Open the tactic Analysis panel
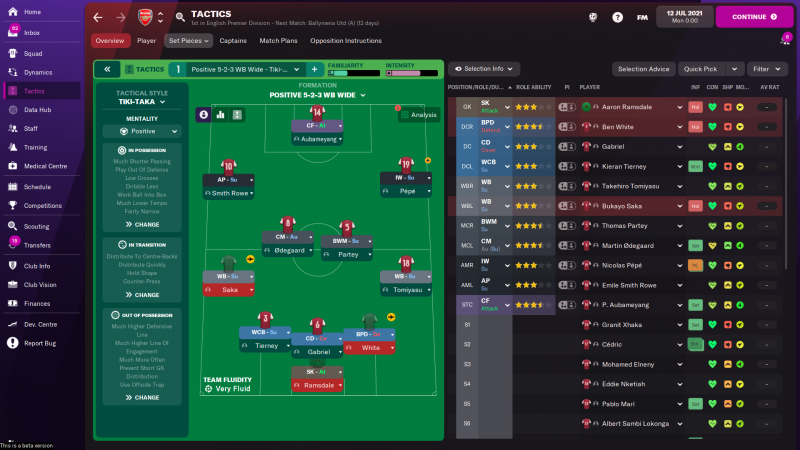Image resolution: width=800 pixels, height=450 pixels. [418, 115]
